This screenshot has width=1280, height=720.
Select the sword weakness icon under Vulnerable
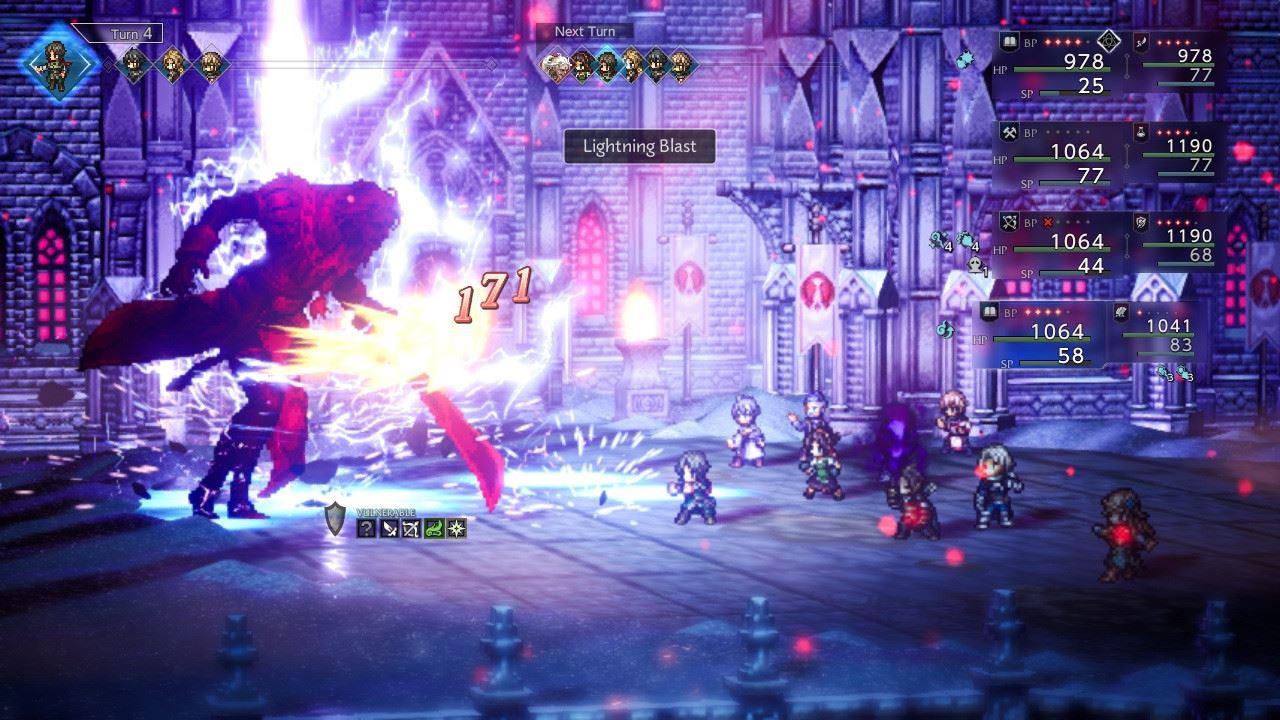point(389,529)
